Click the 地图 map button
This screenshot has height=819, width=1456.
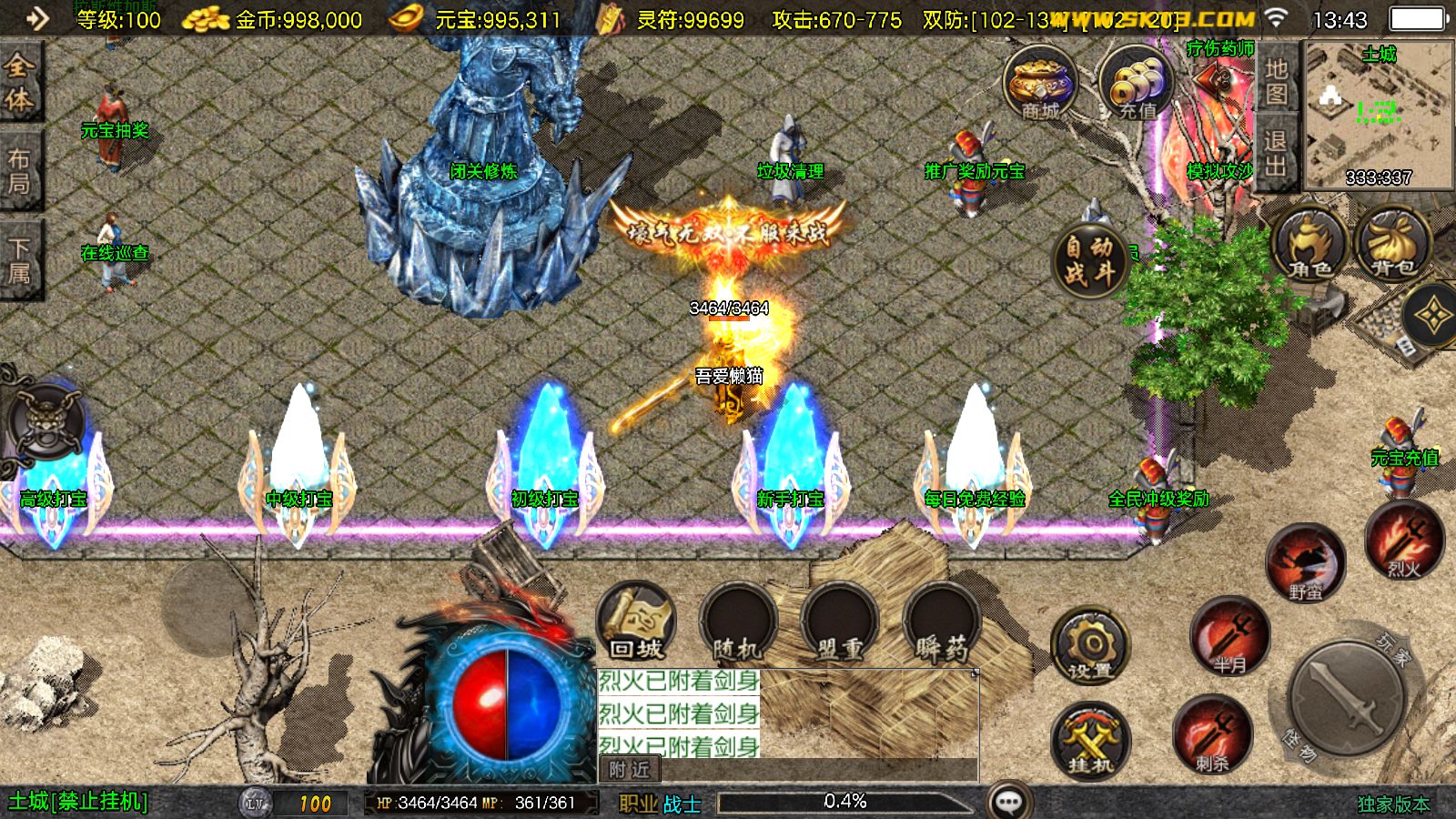point(1276,81)
